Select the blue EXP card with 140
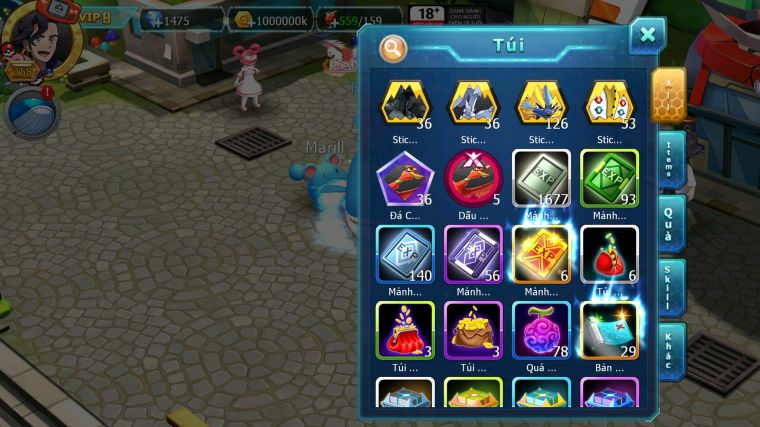760x427 pixels. pos(404,254)
